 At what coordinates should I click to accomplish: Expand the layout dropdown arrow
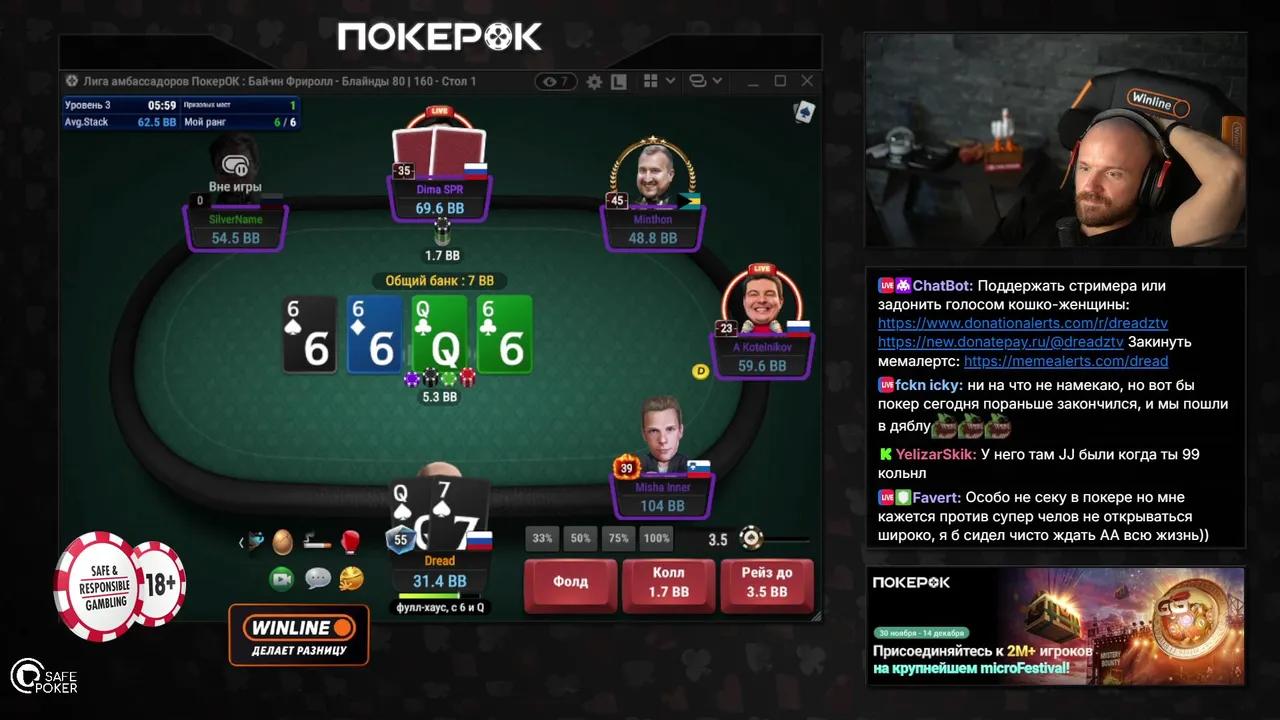pos(671,81)
